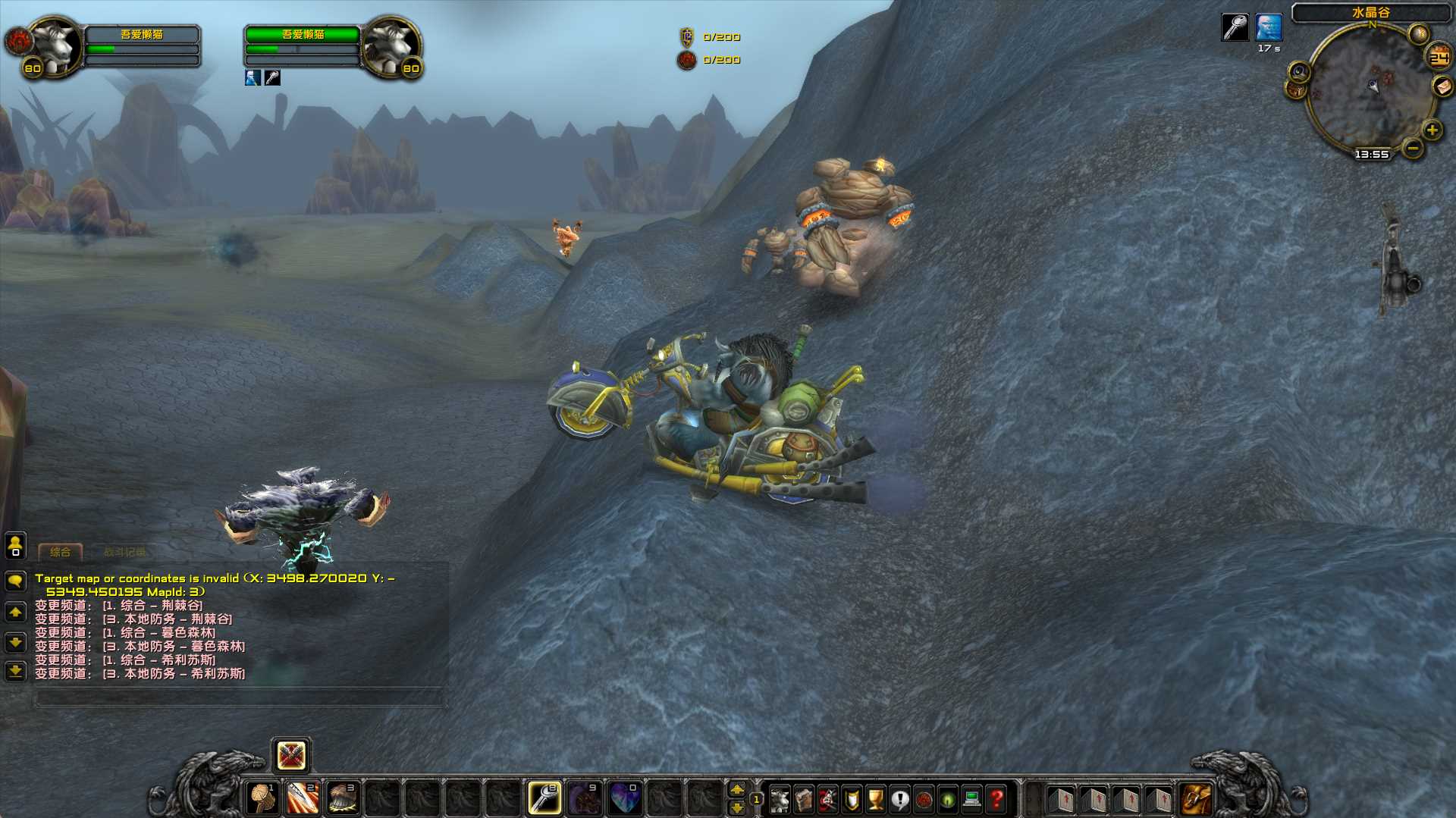
Task: Open the chat menu speech bubble button
Action: [x=15, y=581]
